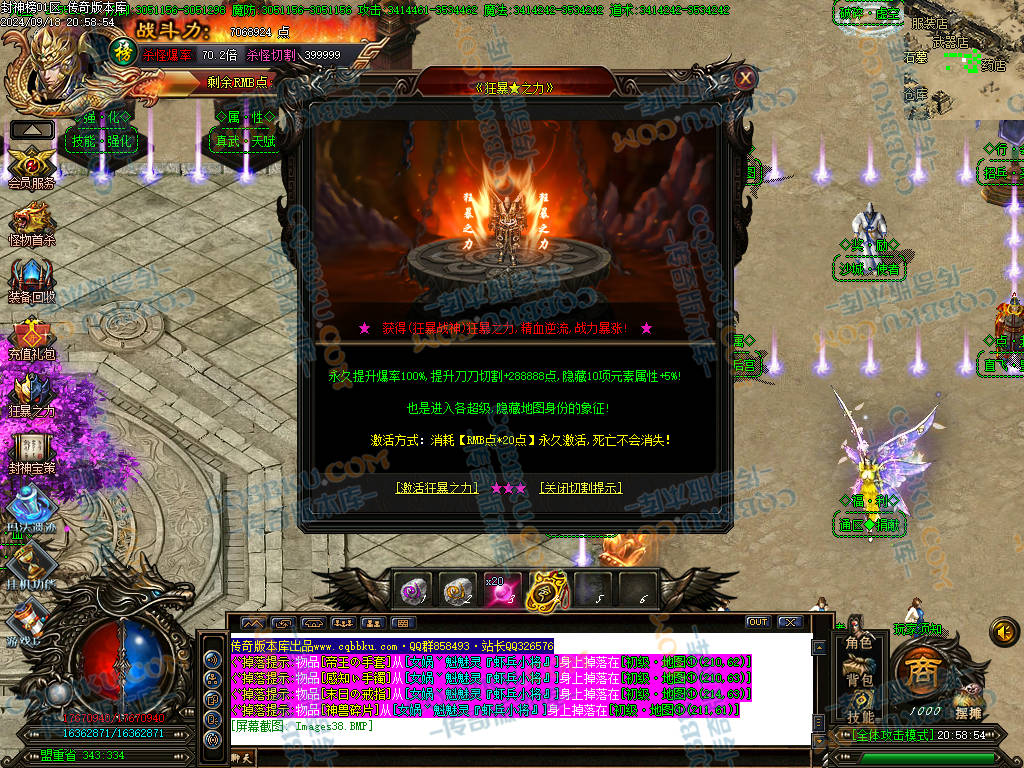The height and width of the screenshot is (768, 1024).
Task: Choose the 激活狂暴之力 link
Action: (436, 488)
